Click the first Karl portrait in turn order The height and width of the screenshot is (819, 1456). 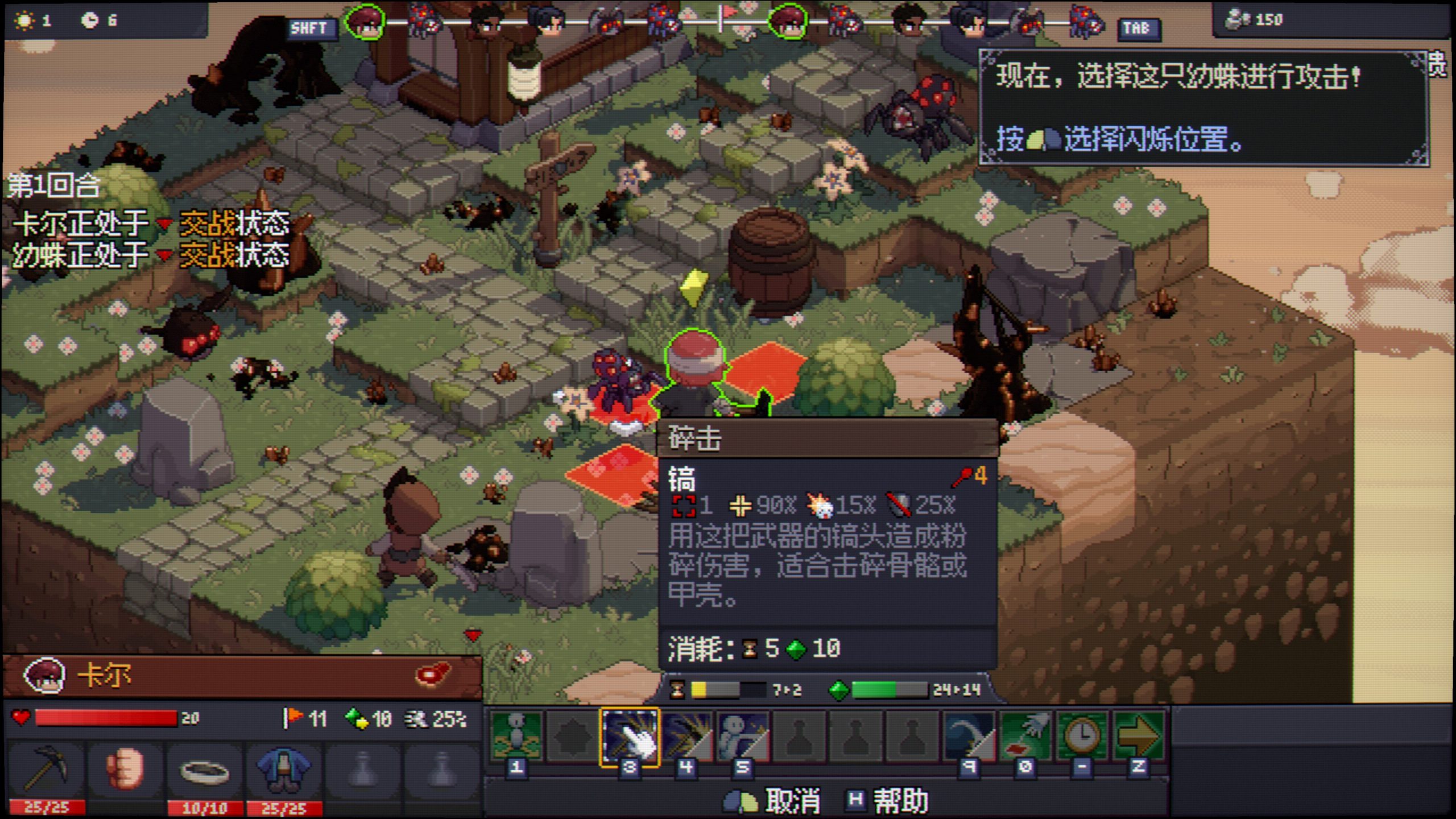365,23
